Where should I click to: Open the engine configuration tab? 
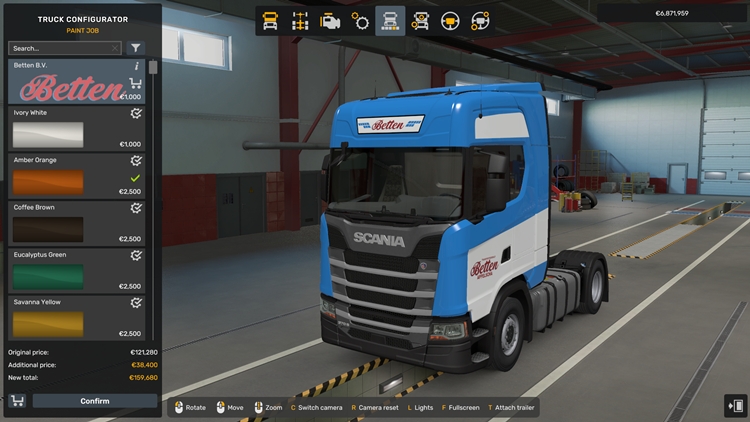click(x=330, y=20)
